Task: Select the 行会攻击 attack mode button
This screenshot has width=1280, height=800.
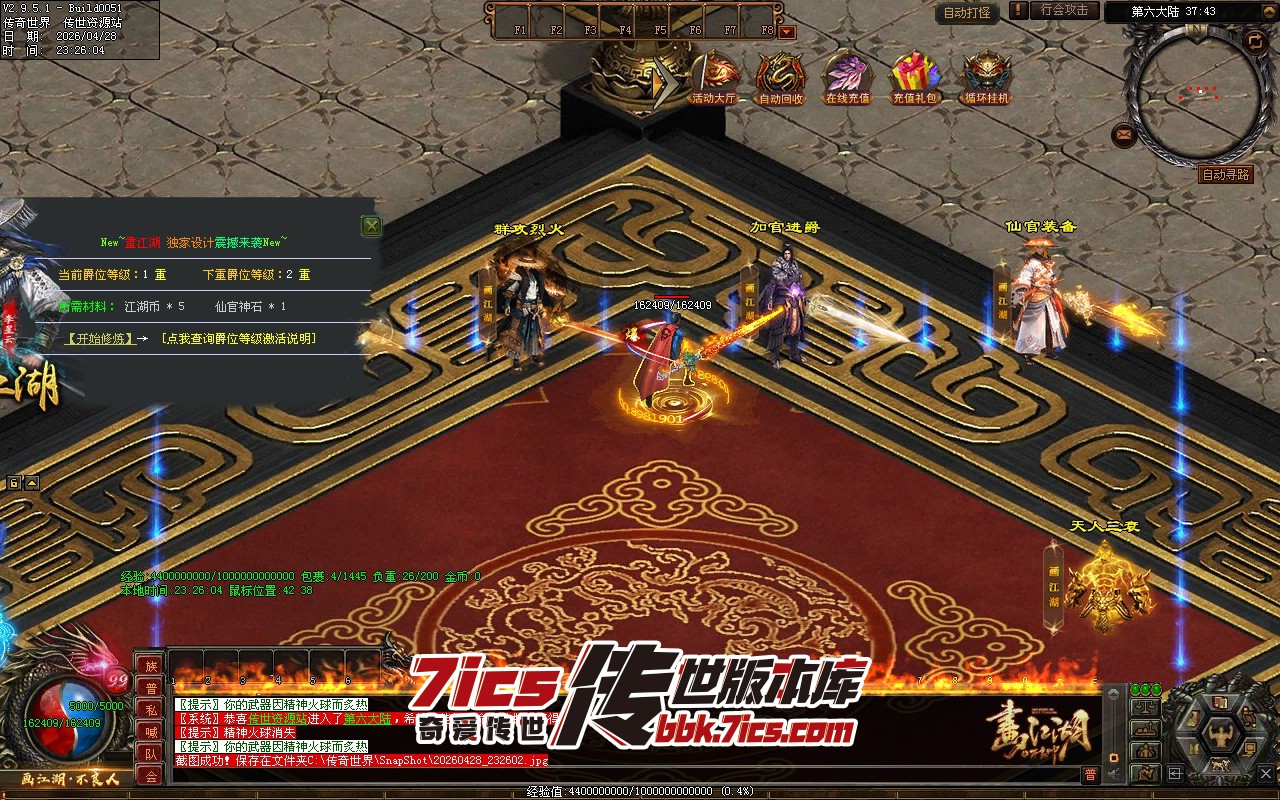Action: point(1064,11)
